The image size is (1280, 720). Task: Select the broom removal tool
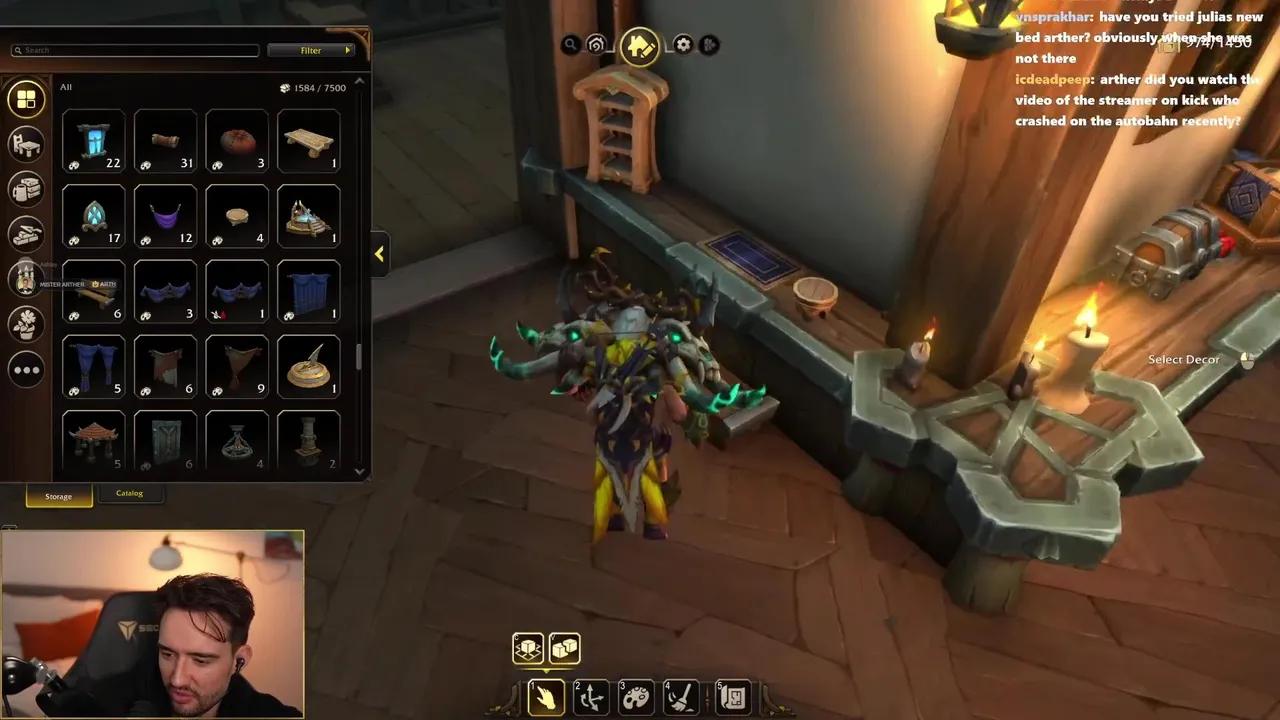pyautogui.click(x=681, y=697)
